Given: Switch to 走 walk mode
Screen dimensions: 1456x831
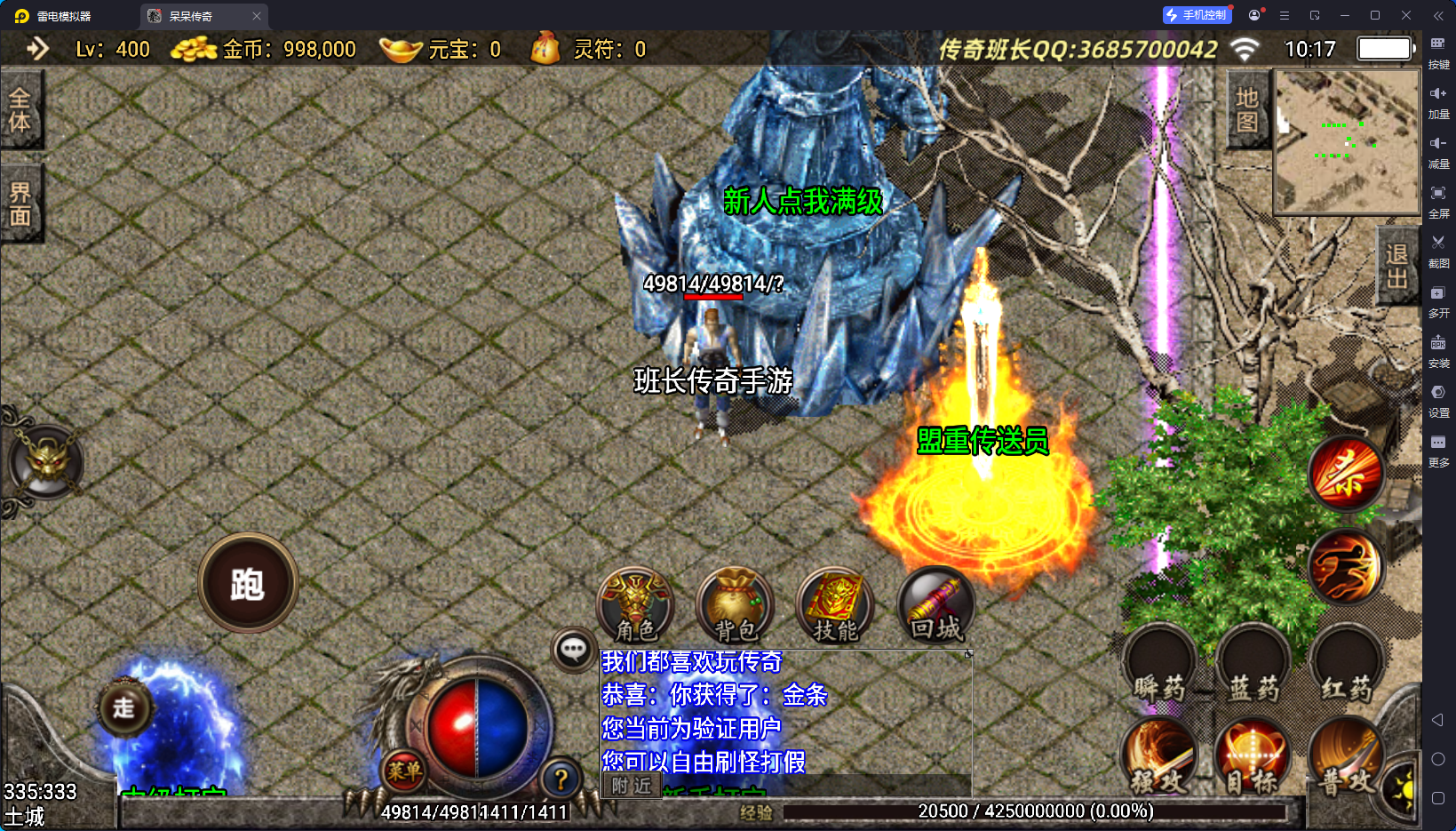Looking at the screenshot, I should pyautogui.click(x=124, y=707).
